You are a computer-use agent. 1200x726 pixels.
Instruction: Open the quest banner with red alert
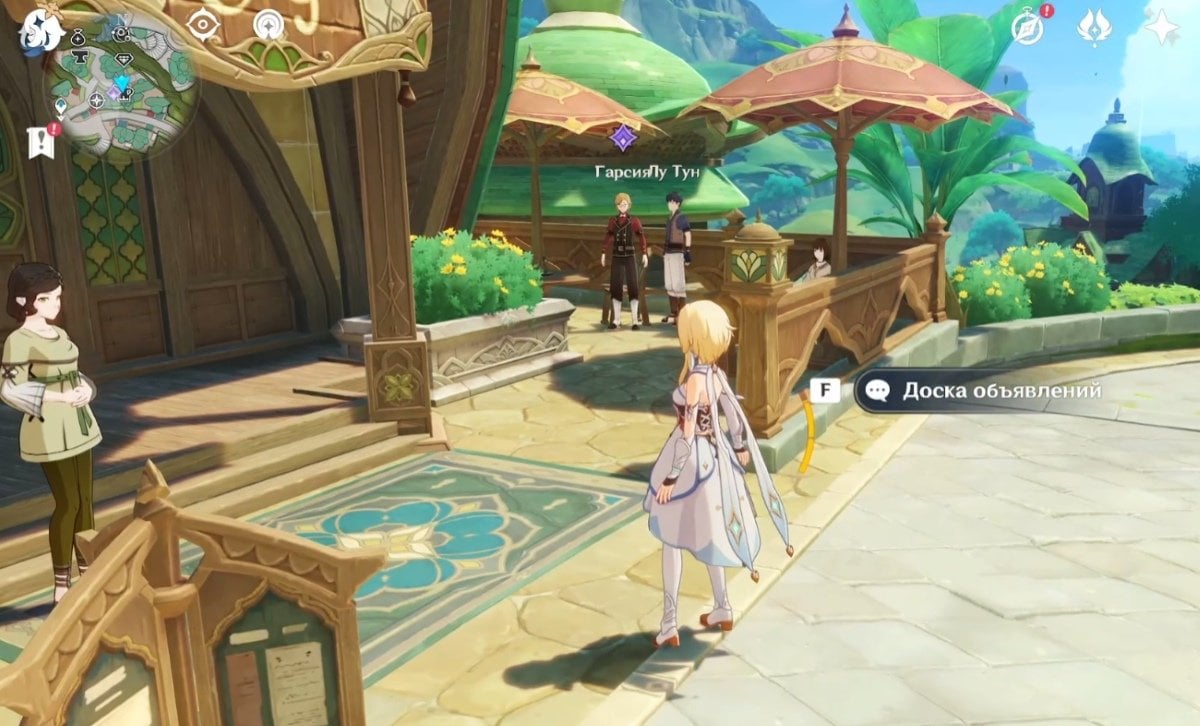pos(42,141)
